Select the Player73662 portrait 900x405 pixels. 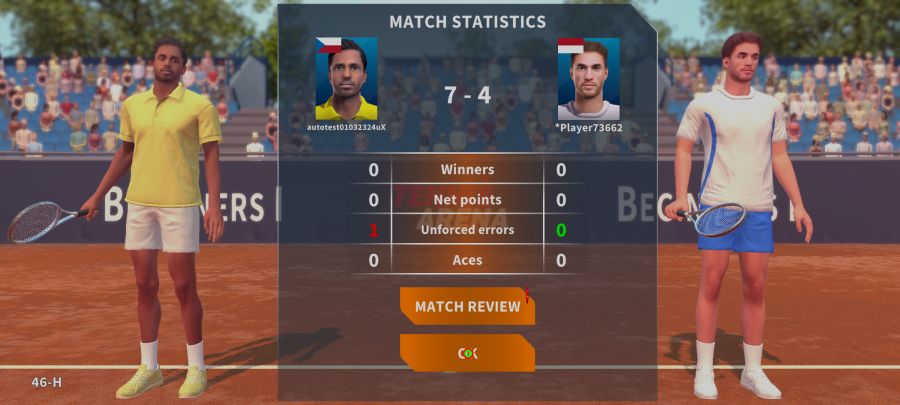tap(588, 79)
